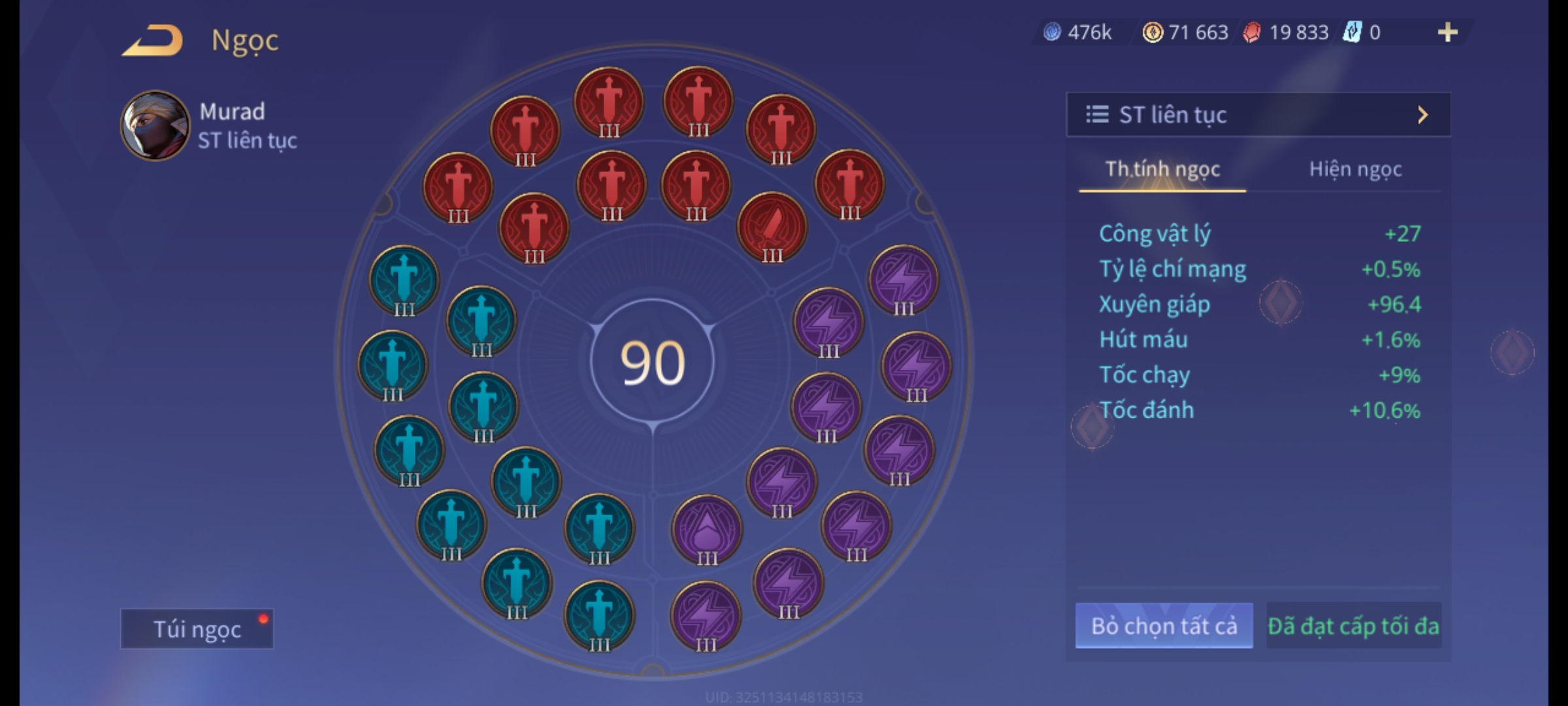Image resolution: width=1568 pixels, height=706 pixels.
Task: Switch to the Hiện ngọc tab
Action: pyautogui.click(x=1355, y=169)
